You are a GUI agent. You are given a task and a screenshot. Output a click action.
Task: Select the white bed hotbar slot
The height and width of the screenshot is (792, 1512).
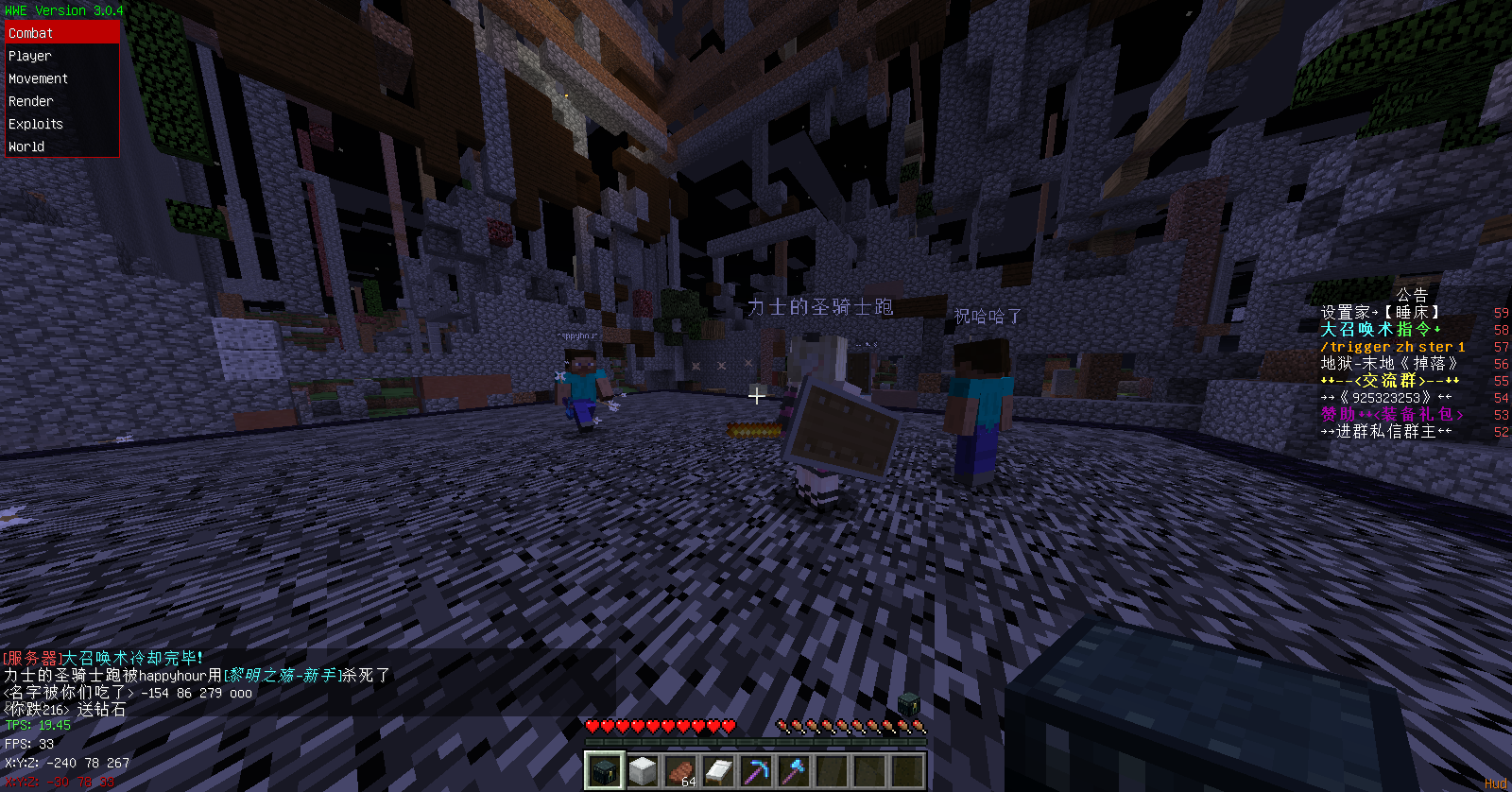(x=718, y=771)
